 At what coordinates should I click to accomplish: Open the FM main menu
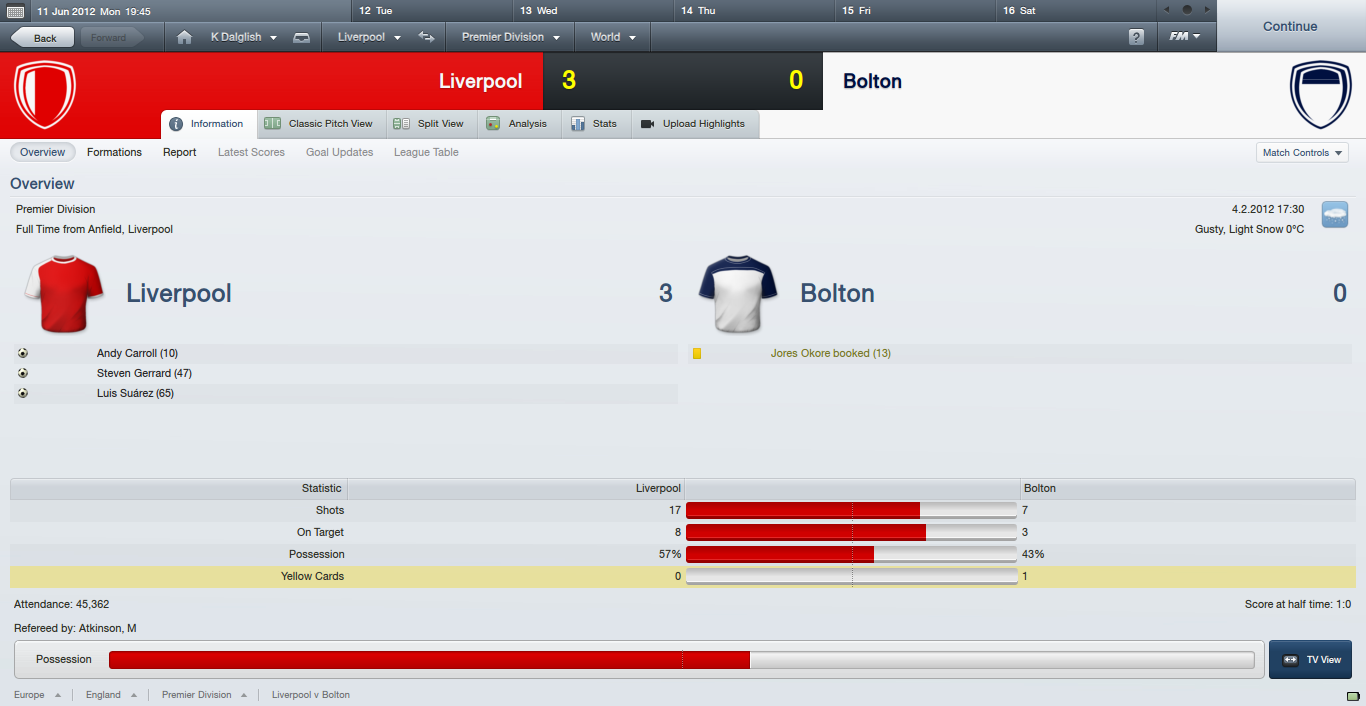click(x=1185, y=37)
